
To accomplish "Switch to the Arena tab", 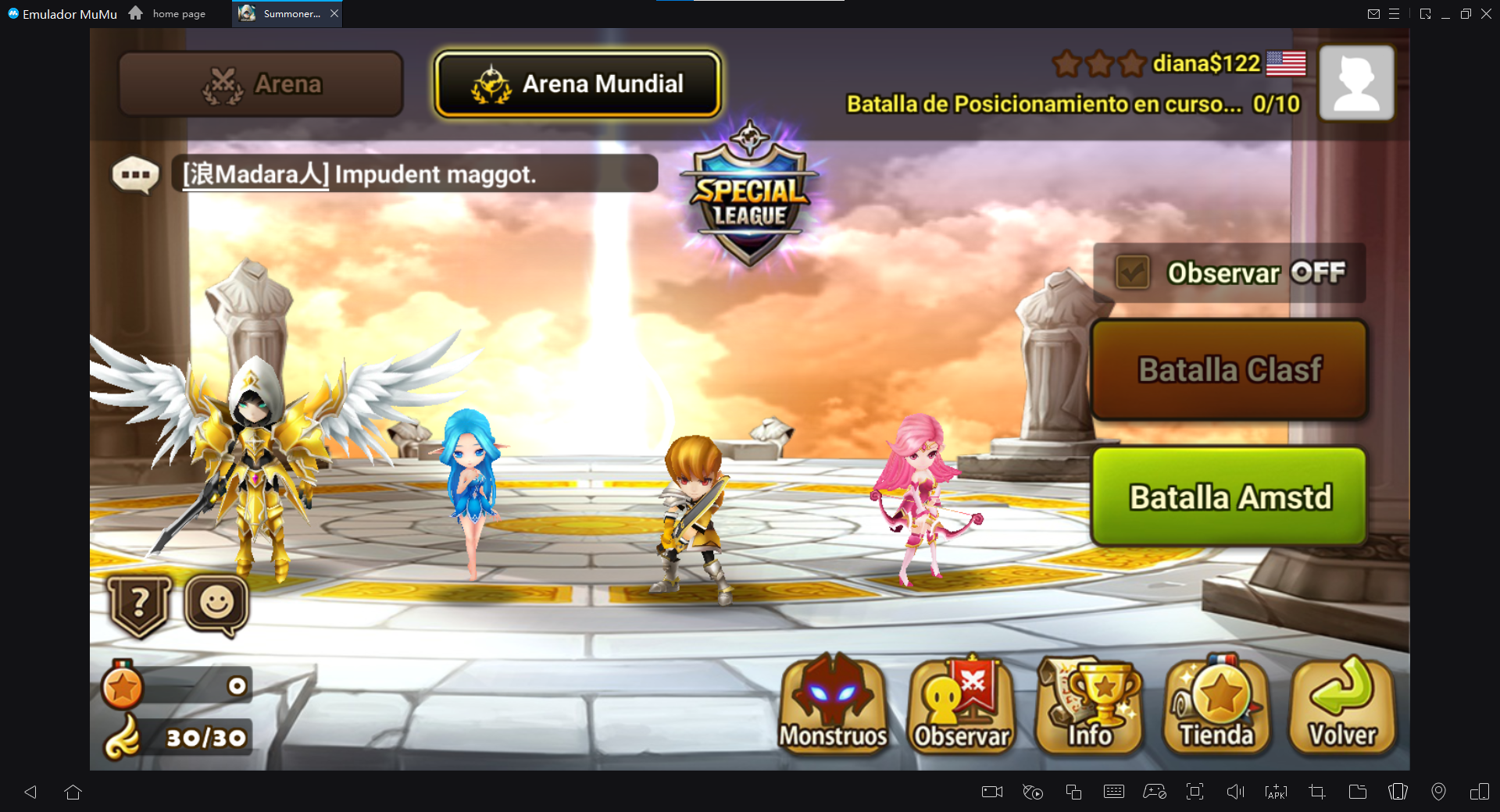I will 261,84.
